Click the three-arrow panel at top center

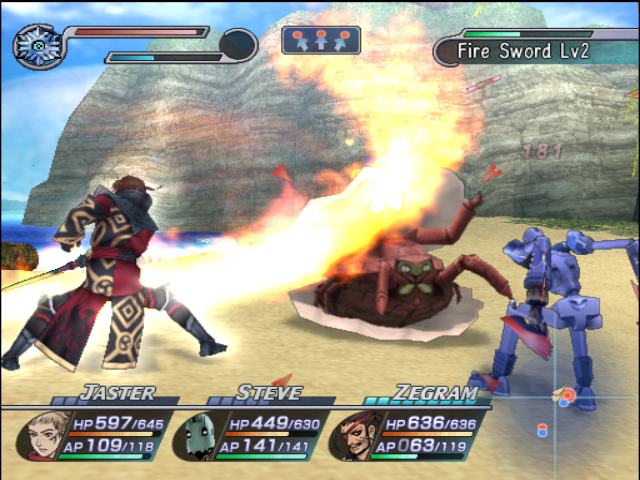320,40
